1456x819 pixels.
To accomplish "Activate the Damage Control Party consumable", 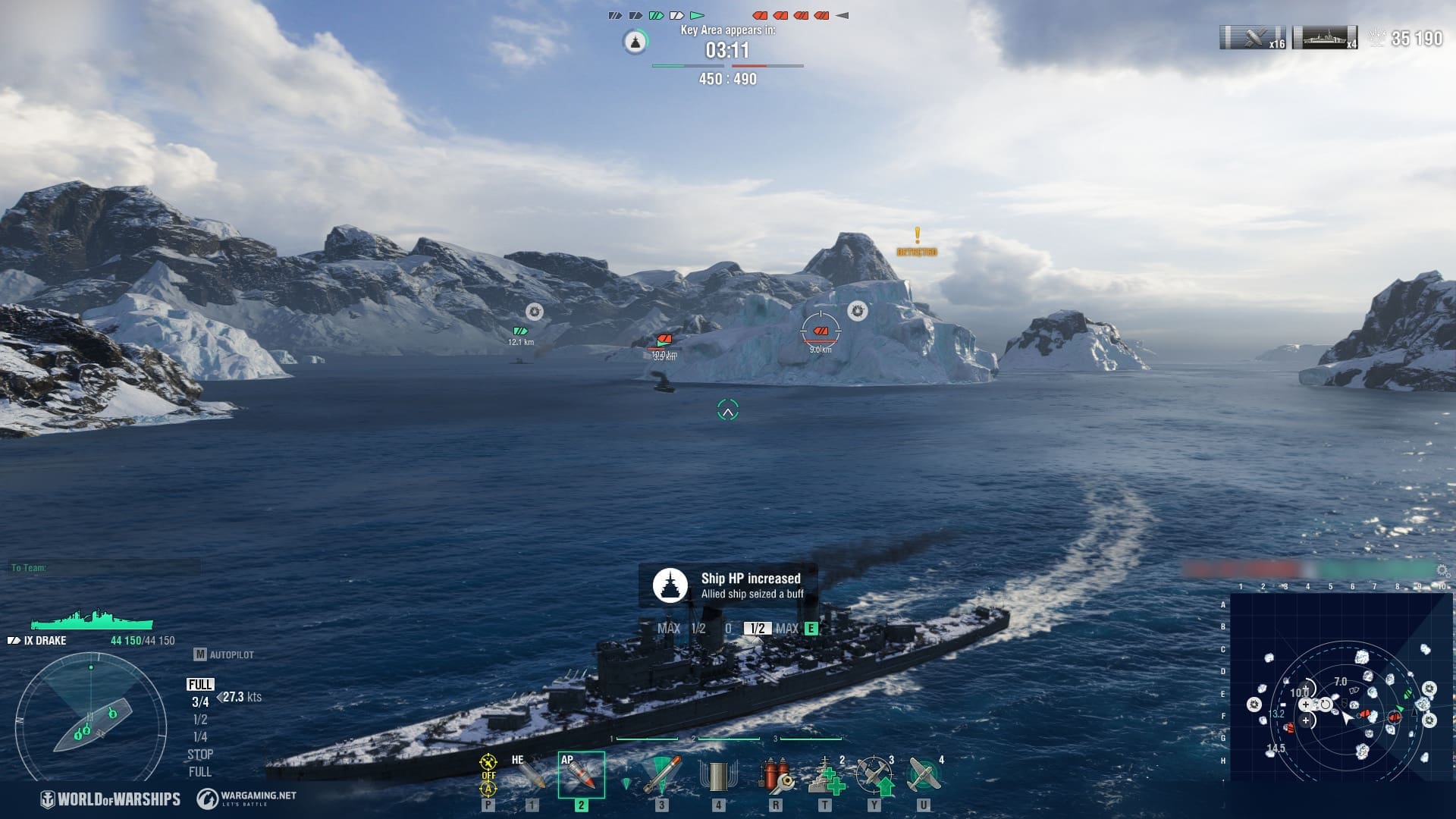I will (776, 775).
